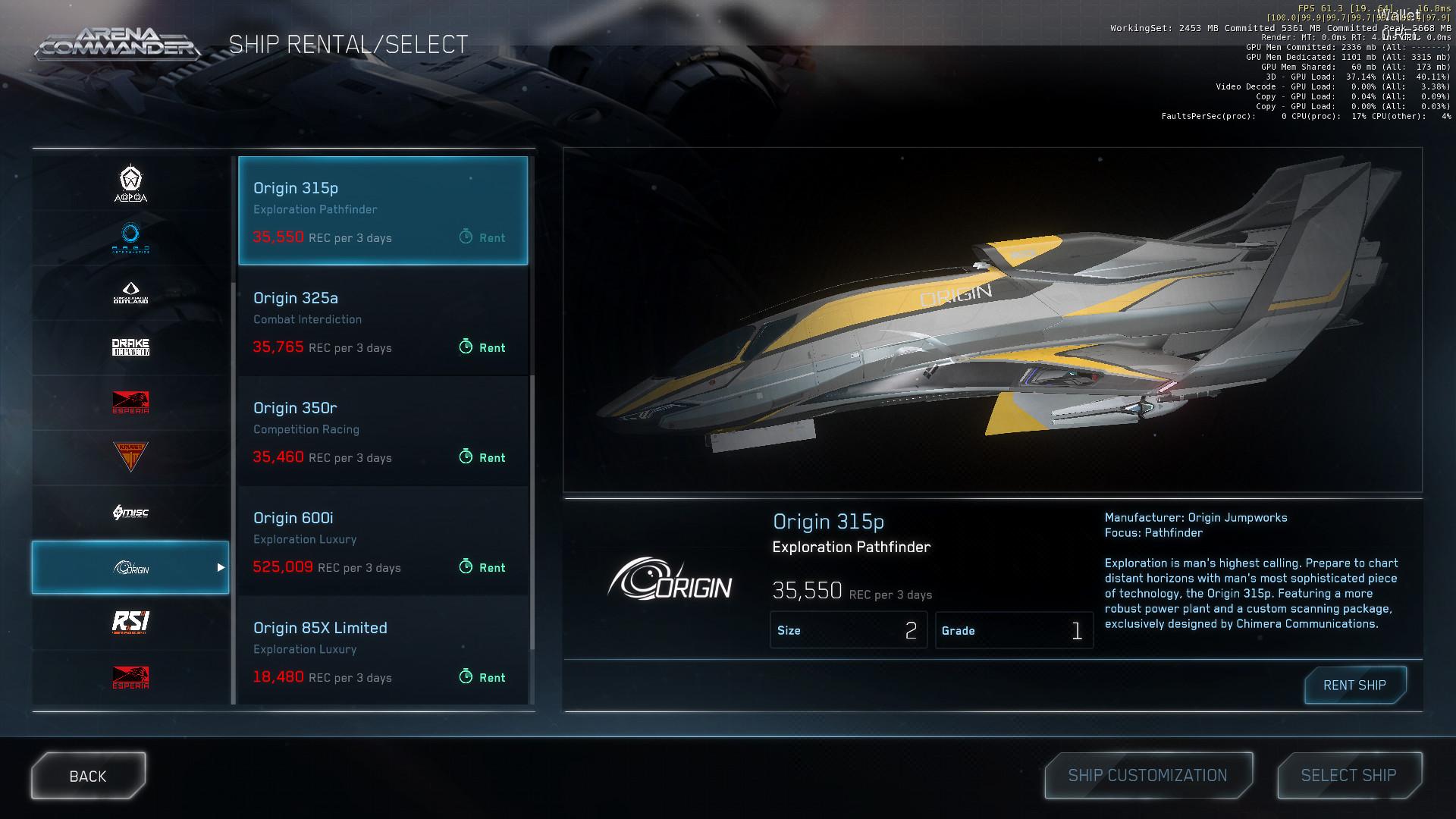Expand the Origin manufacturer entry via its arrow
Image resolution: width=1456 pixels, height=819 pixels.
[x=221, y=567]
